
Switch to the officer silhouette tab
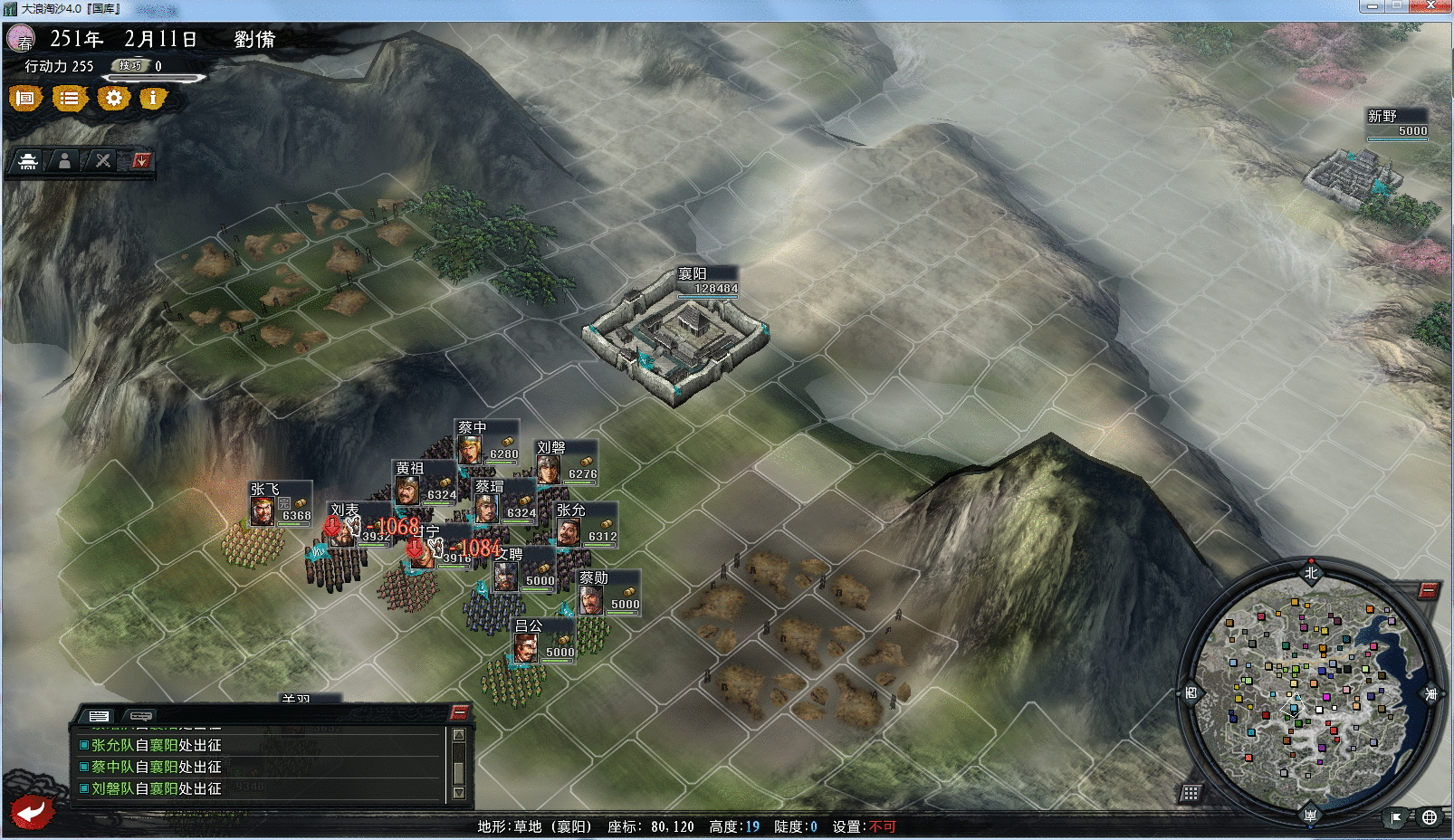pyautogui.click(x=64, y=161)
